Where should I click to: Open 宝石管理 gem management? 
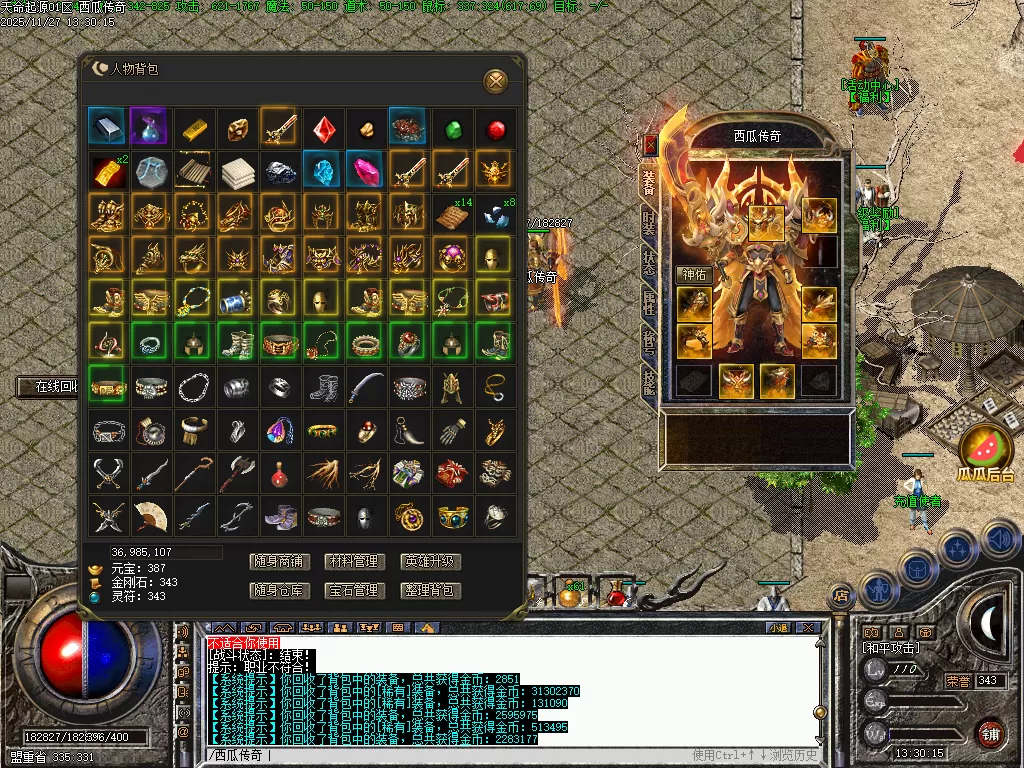tap(354, 591)
